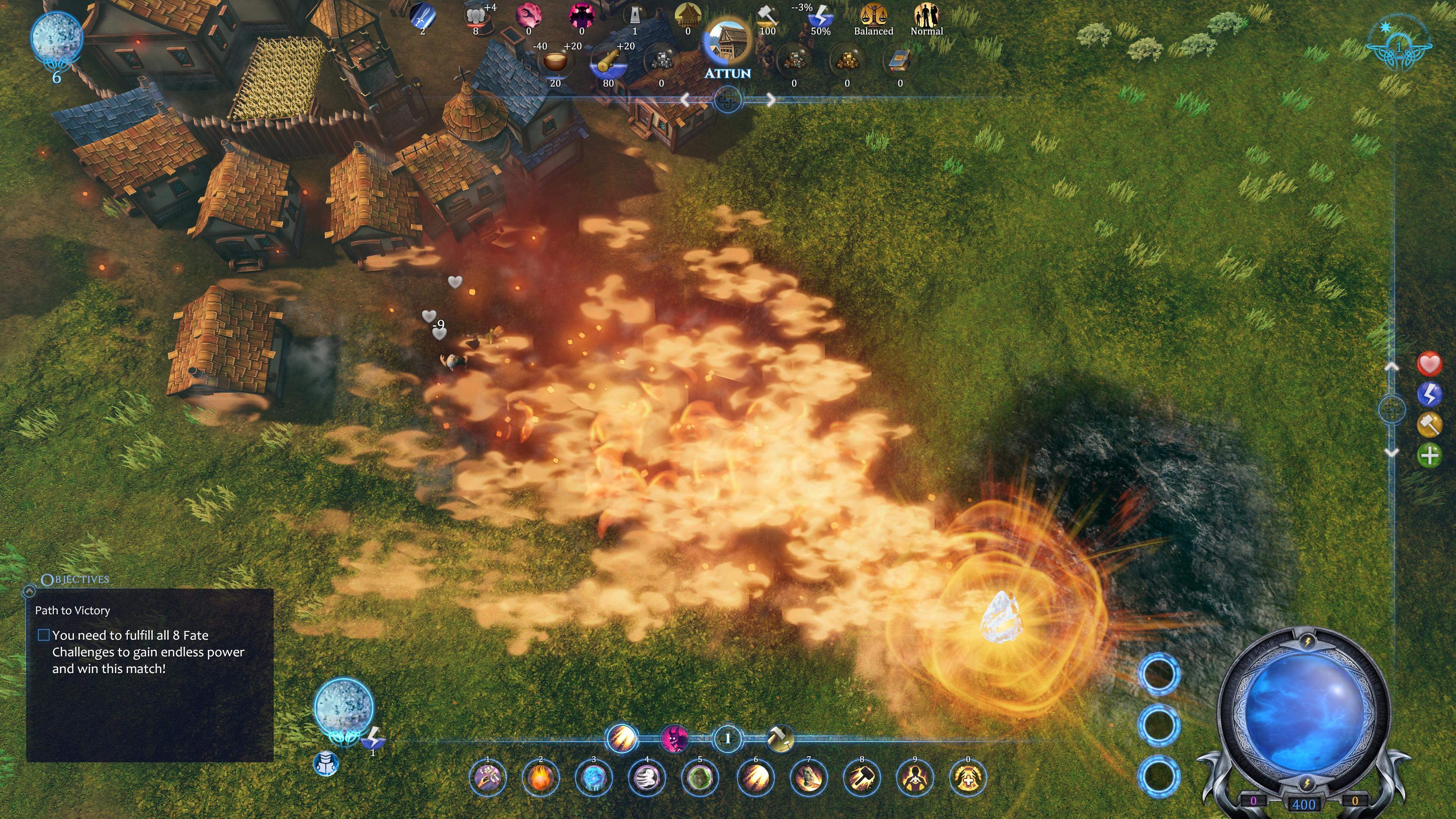Go to the previous town with left arrow
Viewport: 1456px width, 819px height.
[x=685, y=100]
